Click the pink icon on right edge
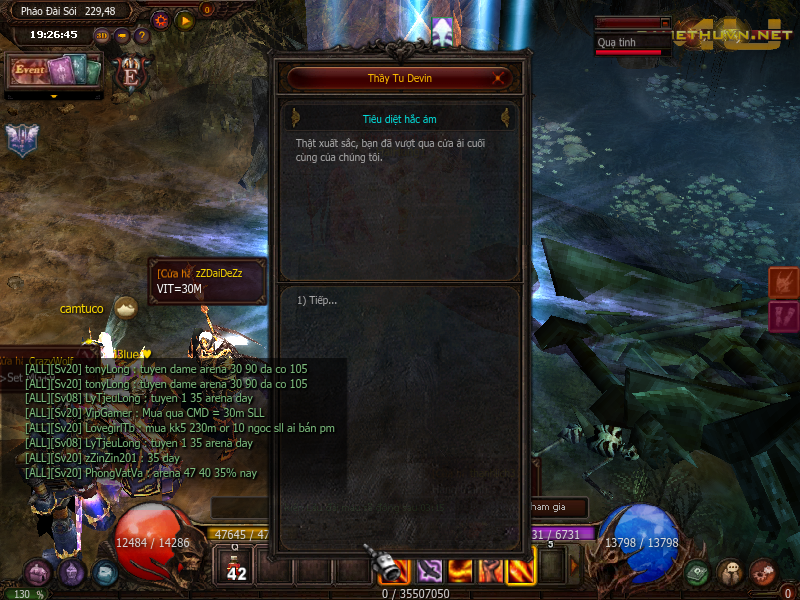800x600 pixels. (783, 318)
